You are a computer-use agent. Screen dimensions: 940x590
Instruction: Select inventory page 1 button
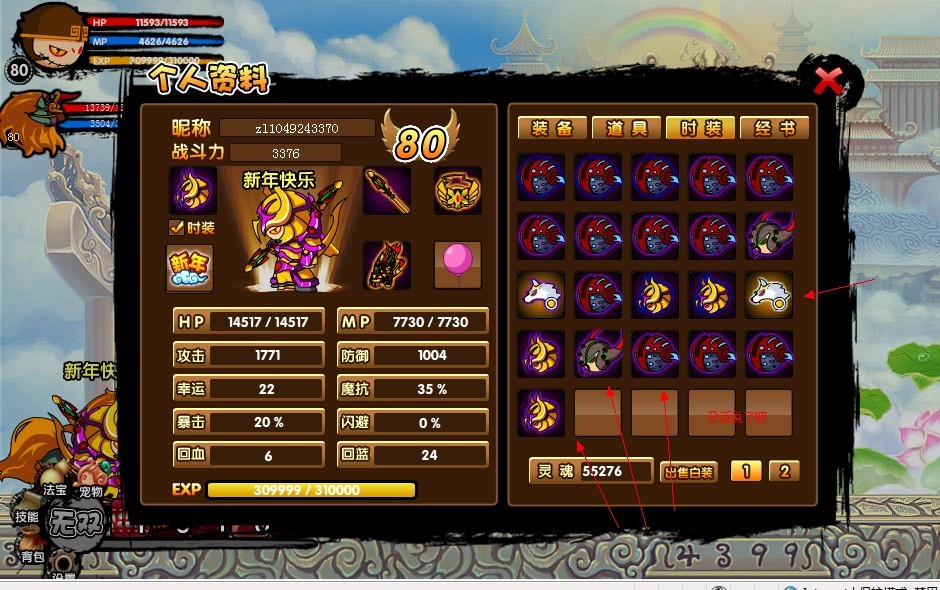tap(745, 471)
